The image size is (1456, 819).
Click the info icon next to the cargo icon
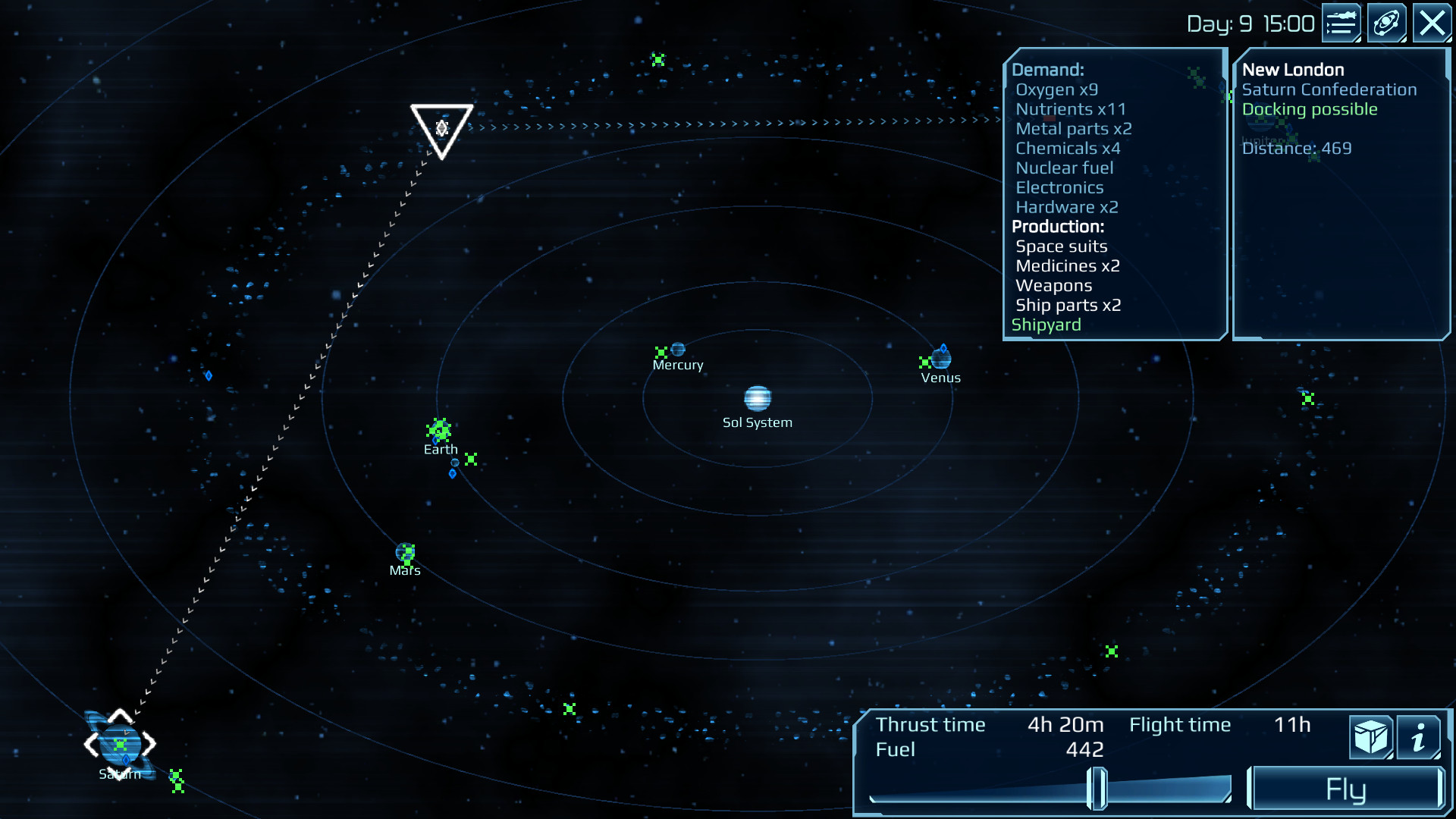point(1420,736)
